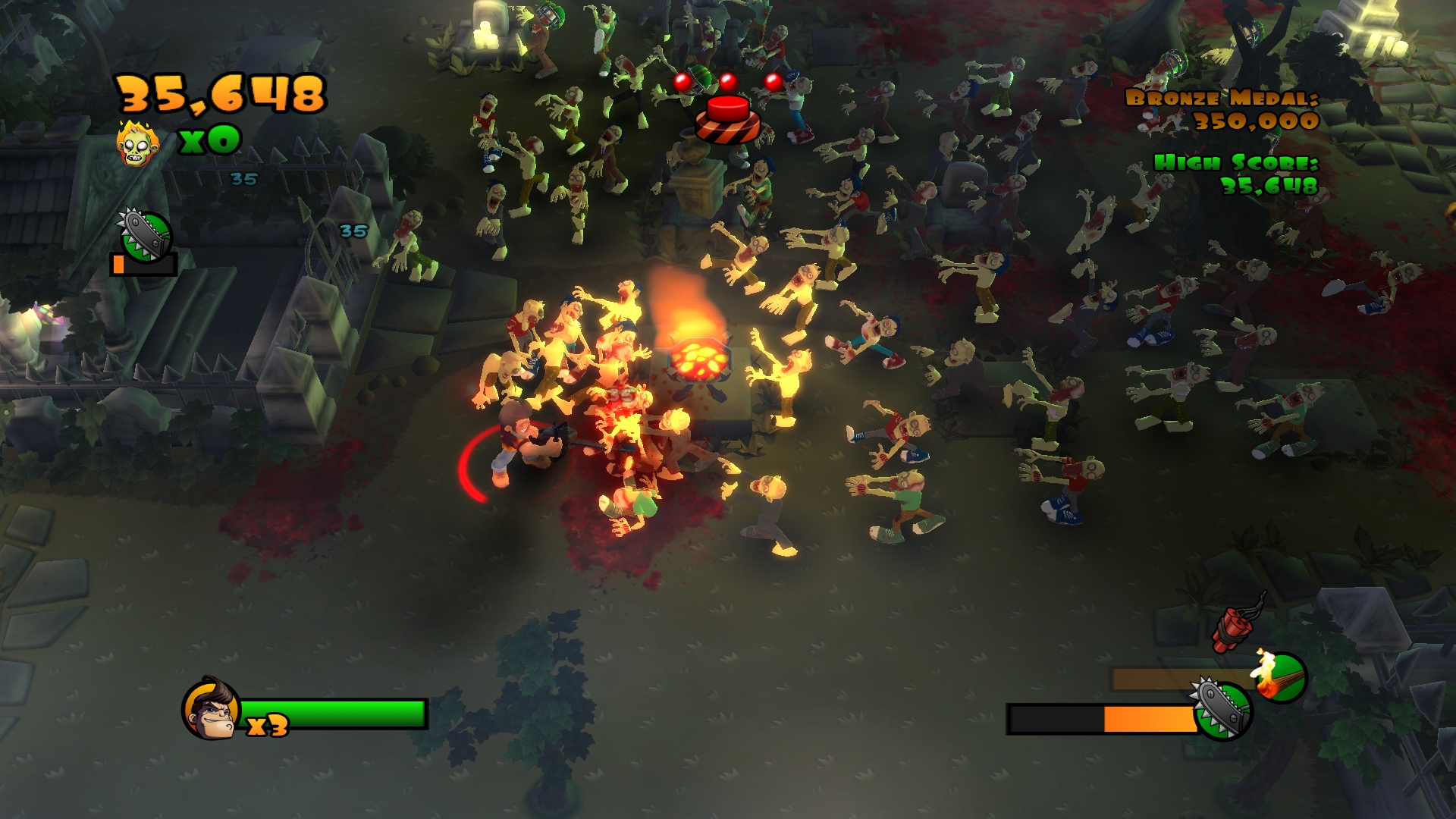This screenshot has height=819, width=1456.
Task: Select the score counter showing 35,648
Action: pos(220,93)
